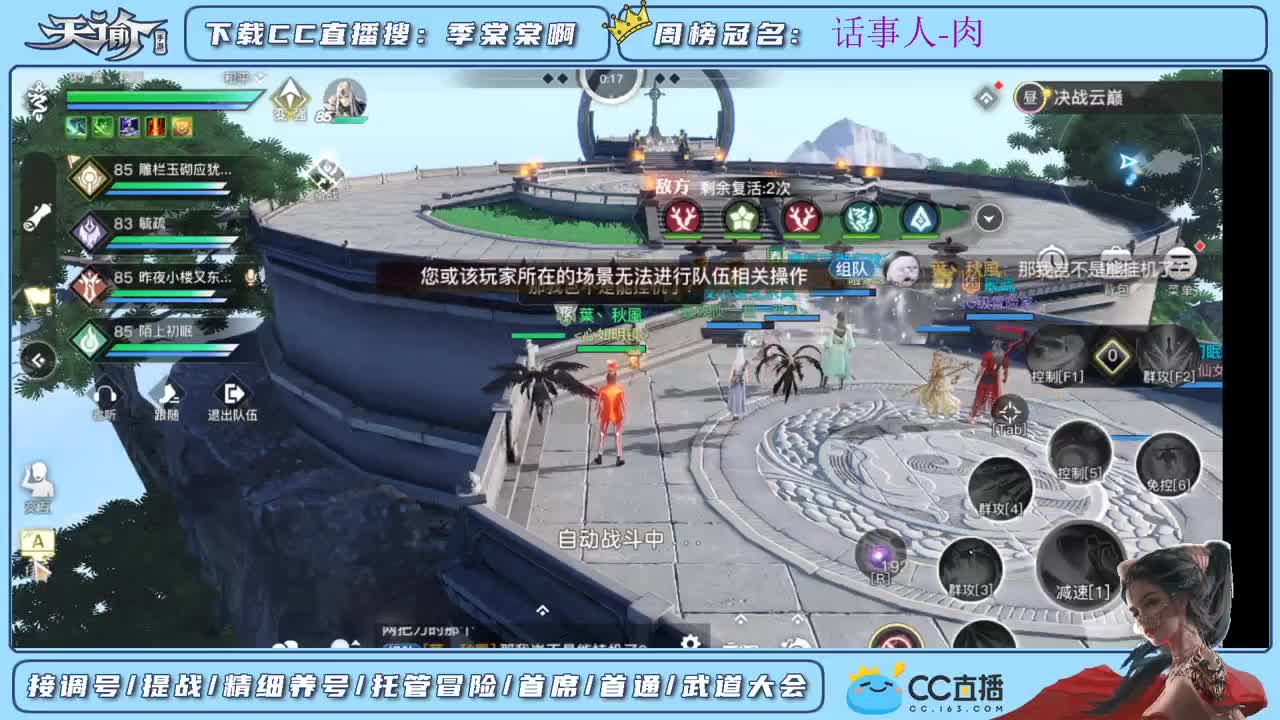
Task: Use the 群攻[4] attack skill
Action: tap(1000, 483)
